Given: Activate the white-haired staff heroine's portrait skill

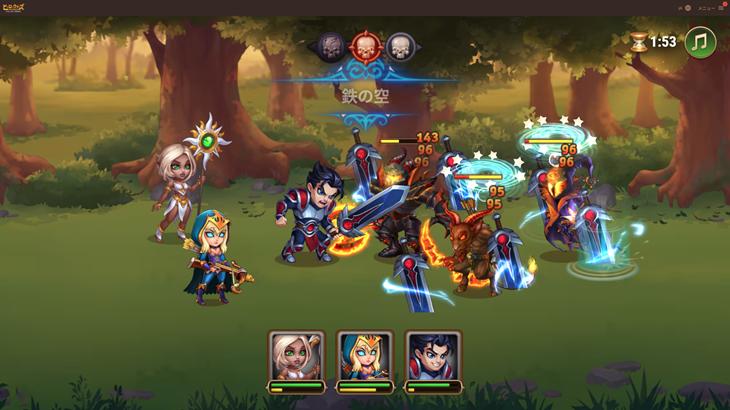Looking at the screenshot, I should point(296,357).
